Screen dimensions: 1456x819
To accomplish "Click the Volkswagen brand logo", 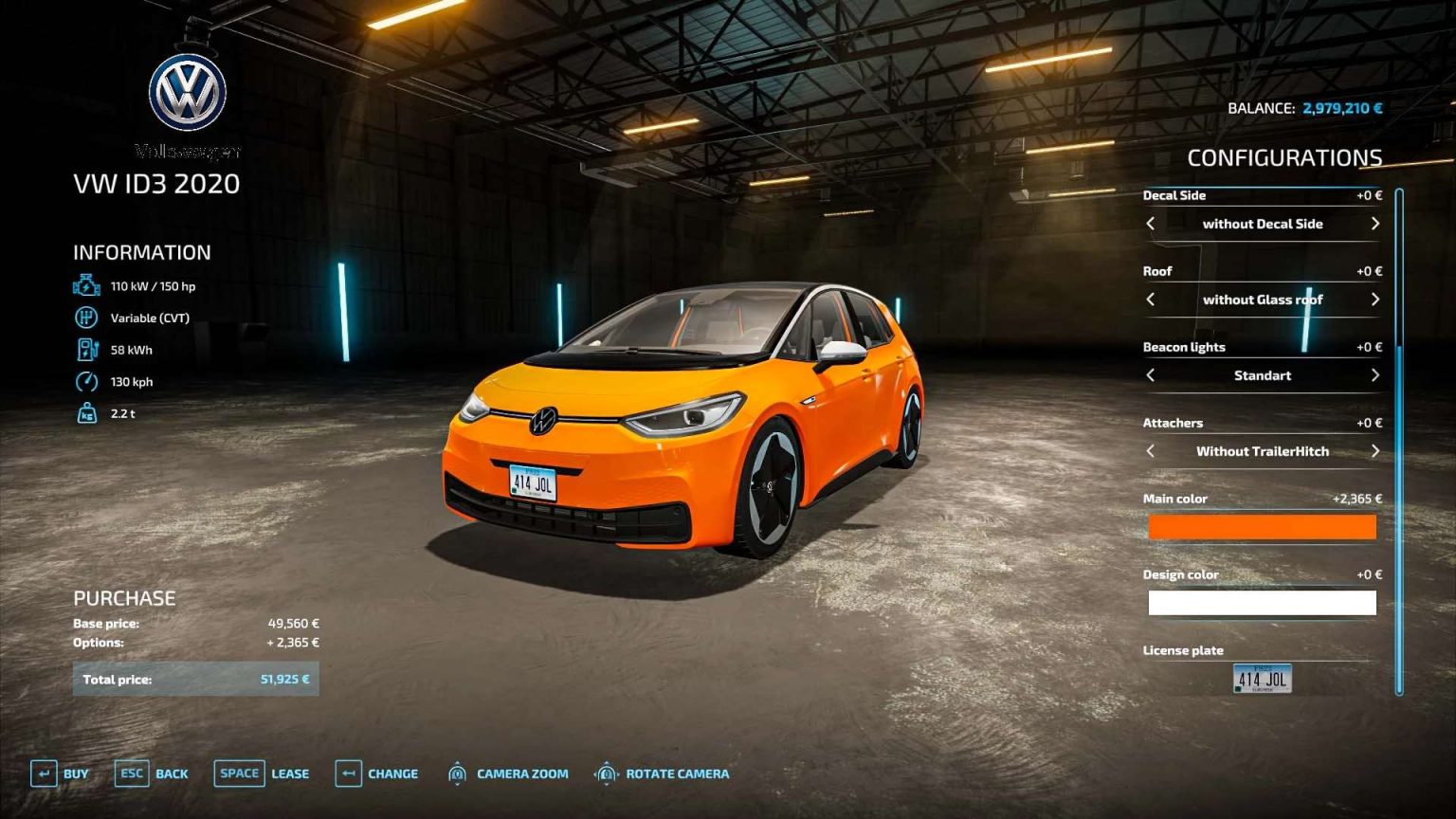I will coord(187,90).
